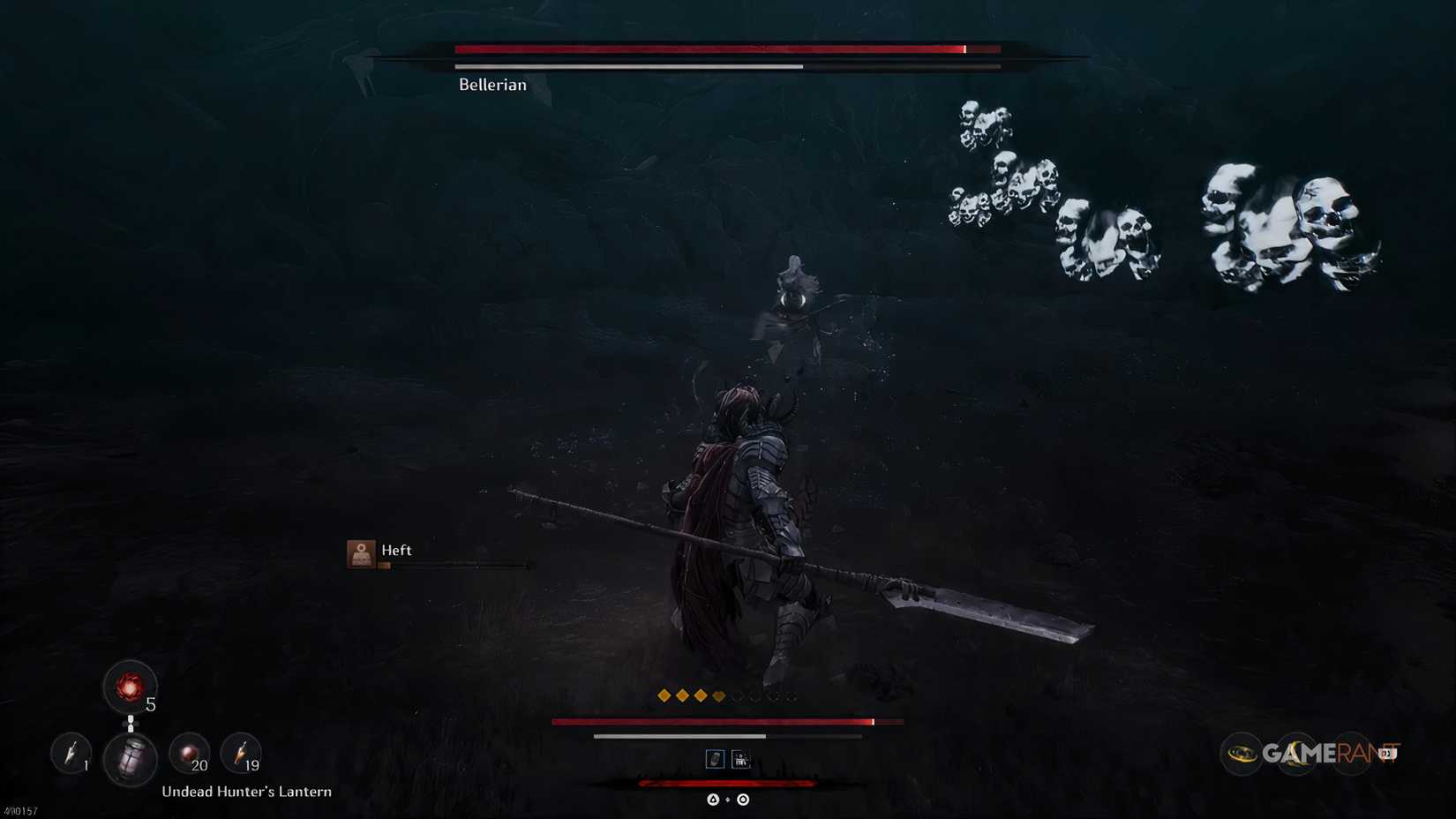Click the Heft enemy portrait icon

point(362,552)
